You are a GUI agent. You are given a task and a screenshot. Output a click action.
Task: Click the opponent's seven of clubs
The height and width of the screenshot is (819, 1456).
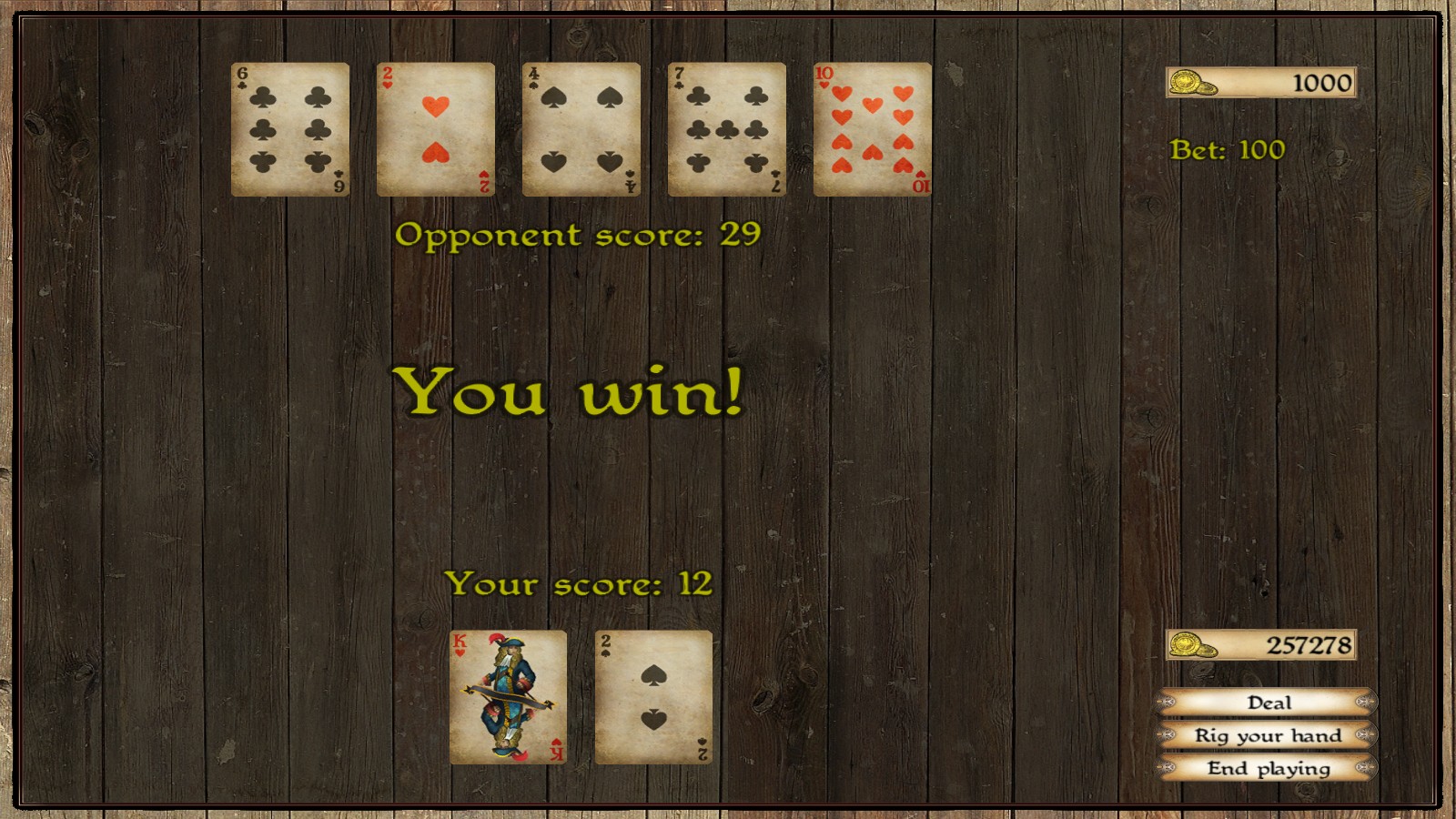[727, 129]
